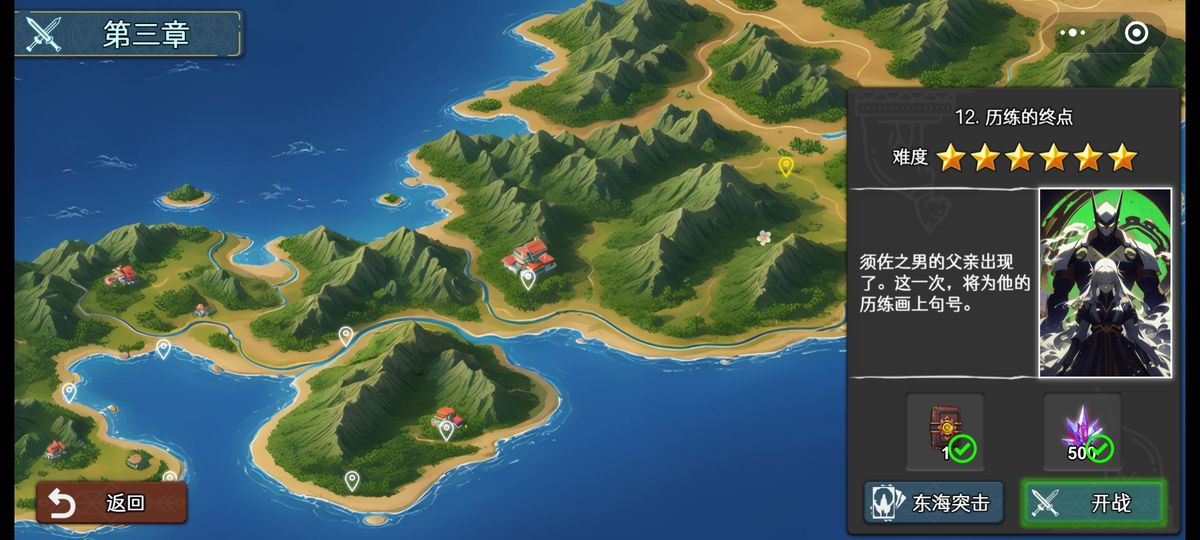The width and height of the screenshot is (1200, 540).
Task: Open the 第三章 chapter header
Action: 130,34
